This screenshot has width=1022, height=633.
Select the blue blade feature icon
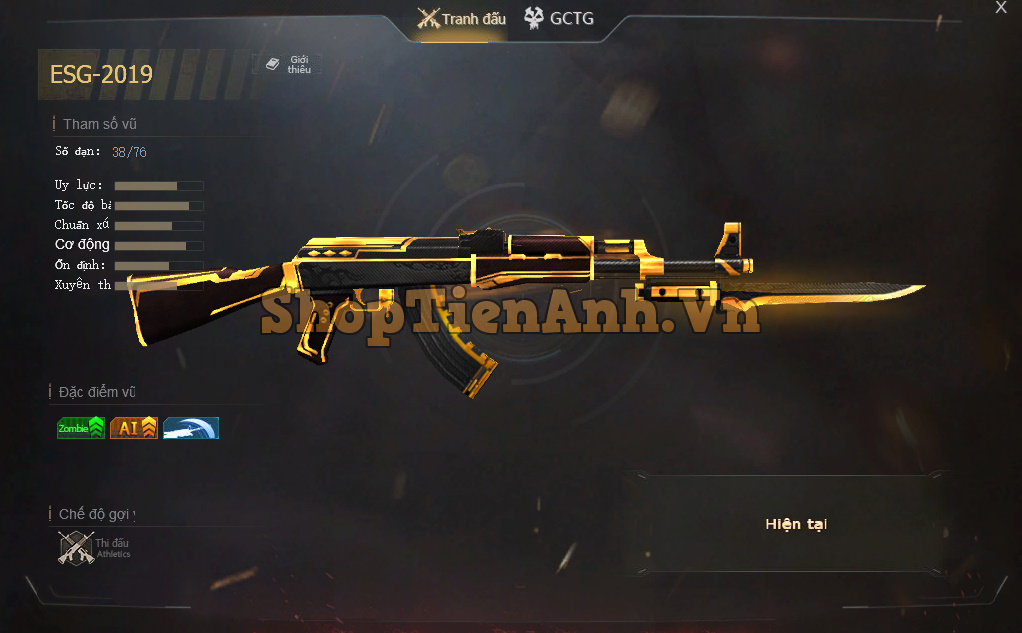[191, 428]
